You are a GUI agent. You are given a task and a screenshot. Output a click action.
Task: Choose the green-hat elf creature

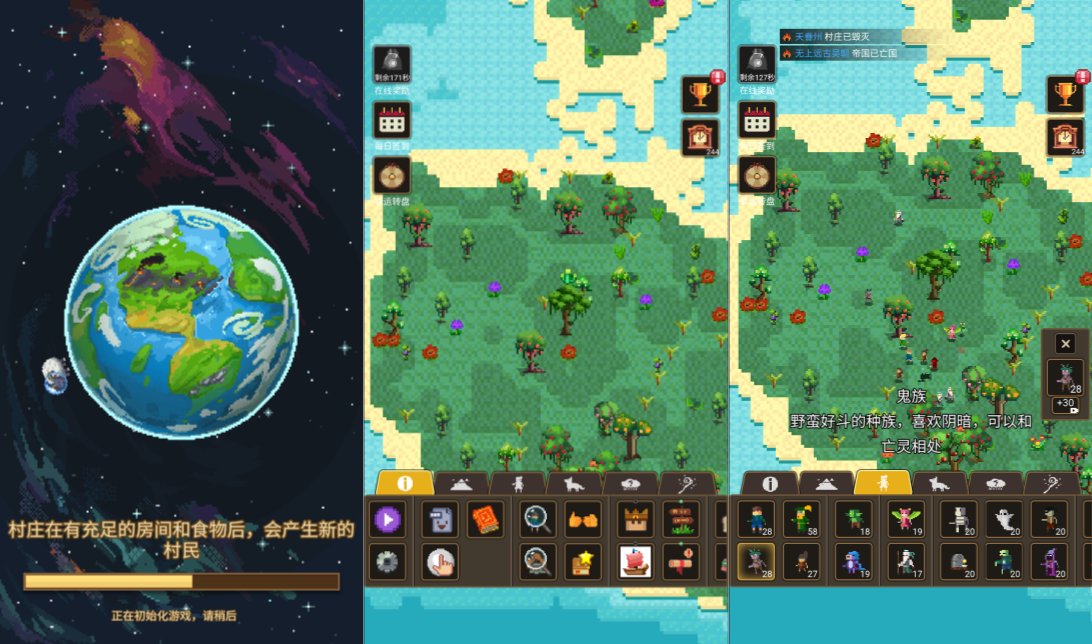point(802,519)
